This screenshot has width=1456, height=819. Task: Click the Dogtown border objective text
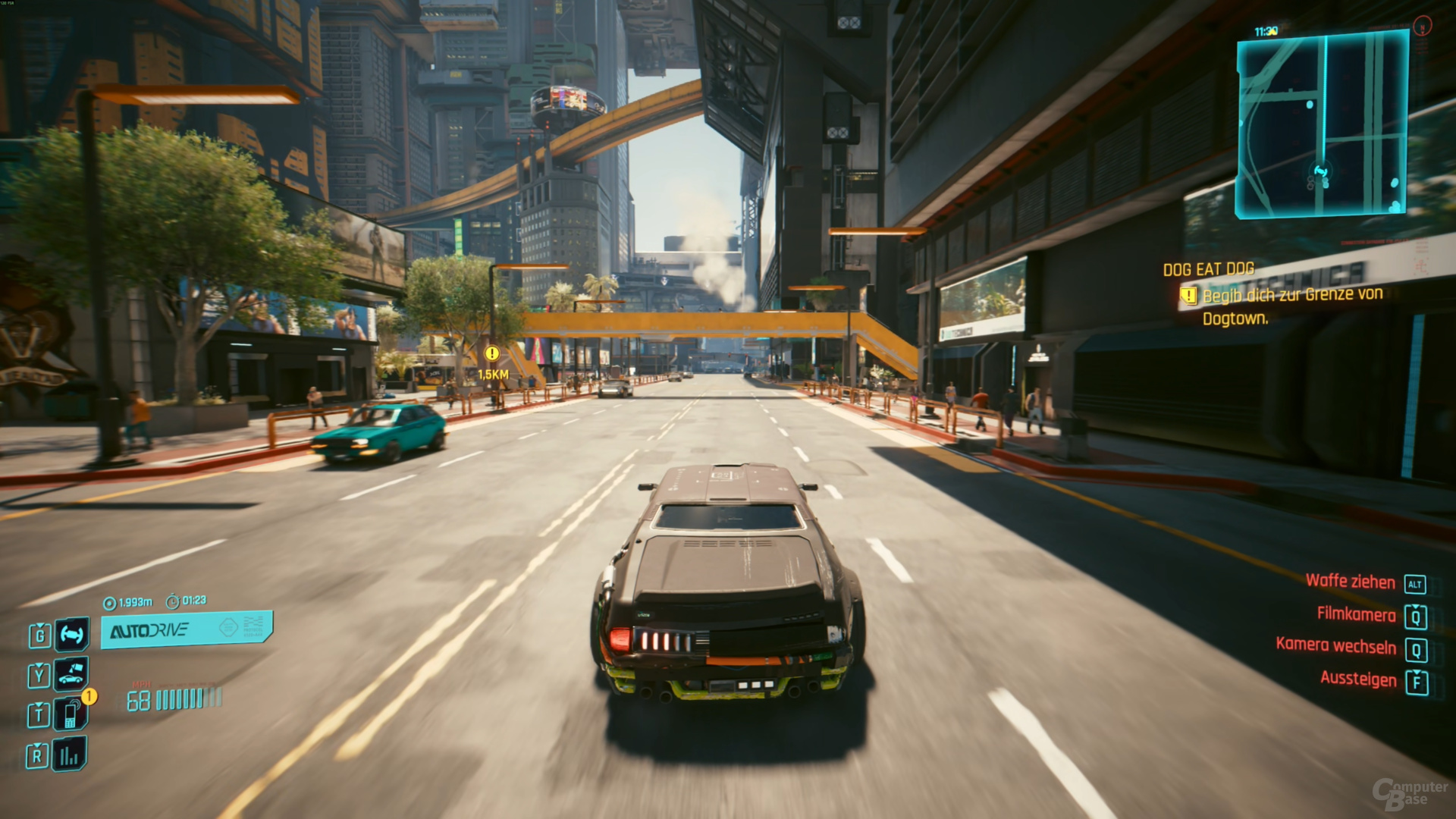point(1292,306)
